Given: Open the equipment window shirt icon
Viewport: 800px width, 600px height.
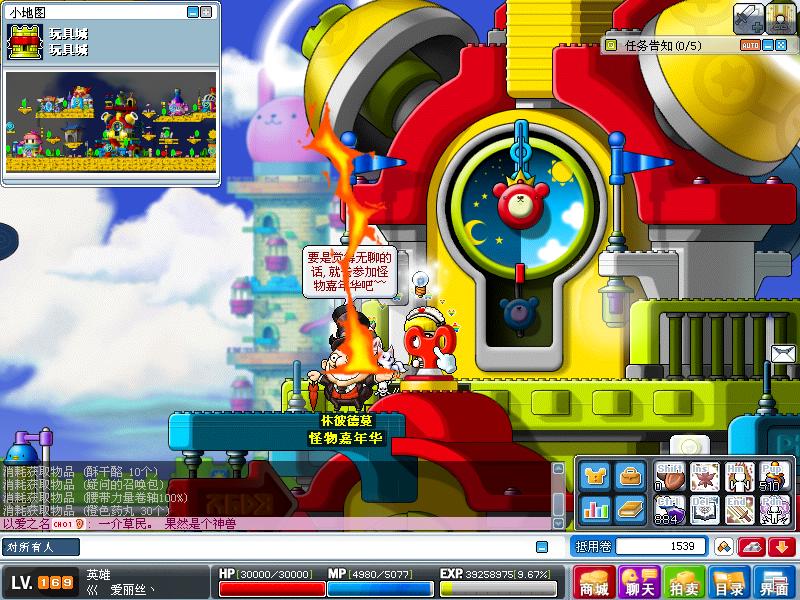Looking at the screenshot, I should pyautogui.click(x=595, y=477).
